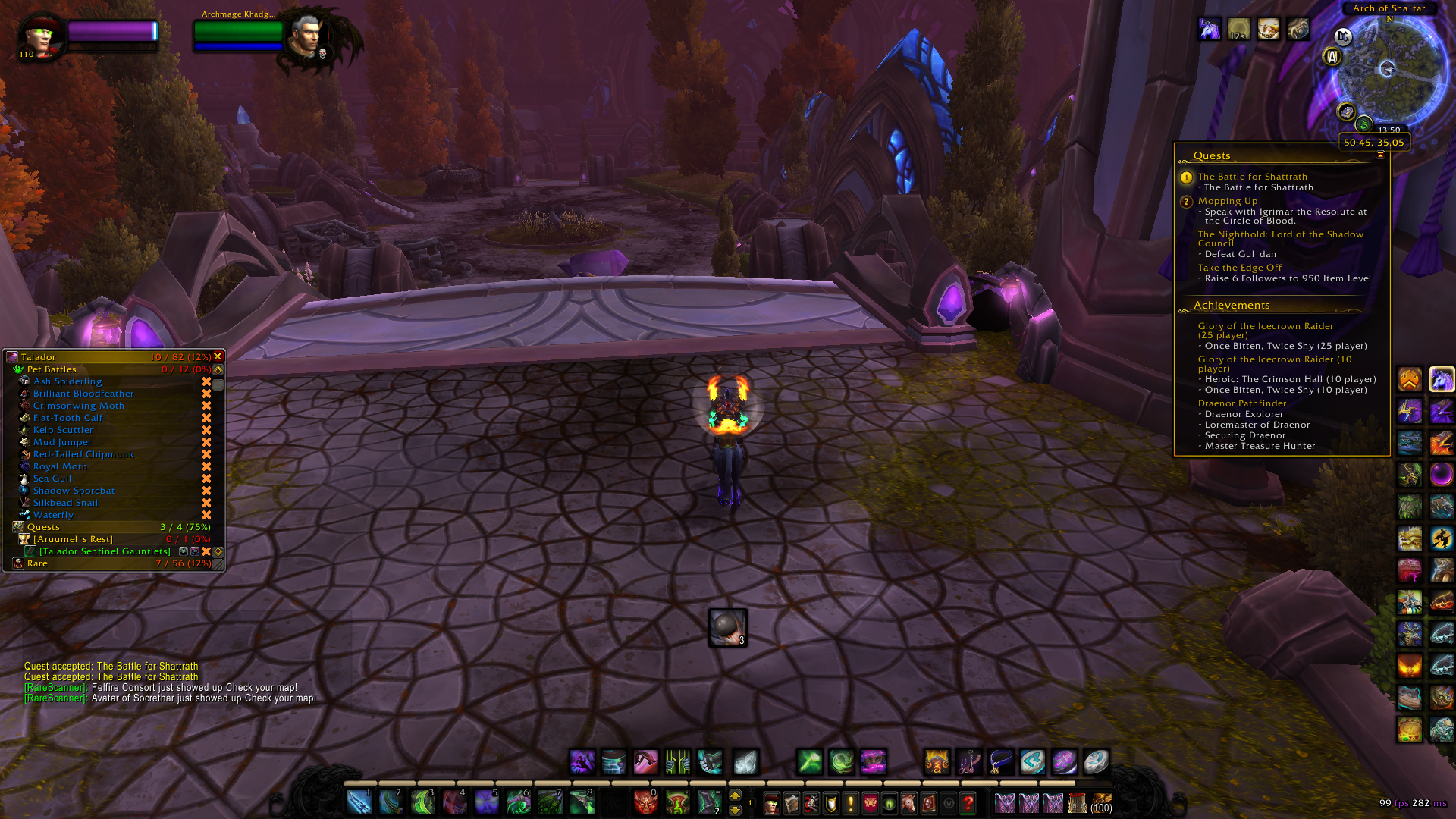The width and height of the screenshot is (1456, 819).
Task: Click the unicorn mount buff icon
Action: [x=1209, y=30]
